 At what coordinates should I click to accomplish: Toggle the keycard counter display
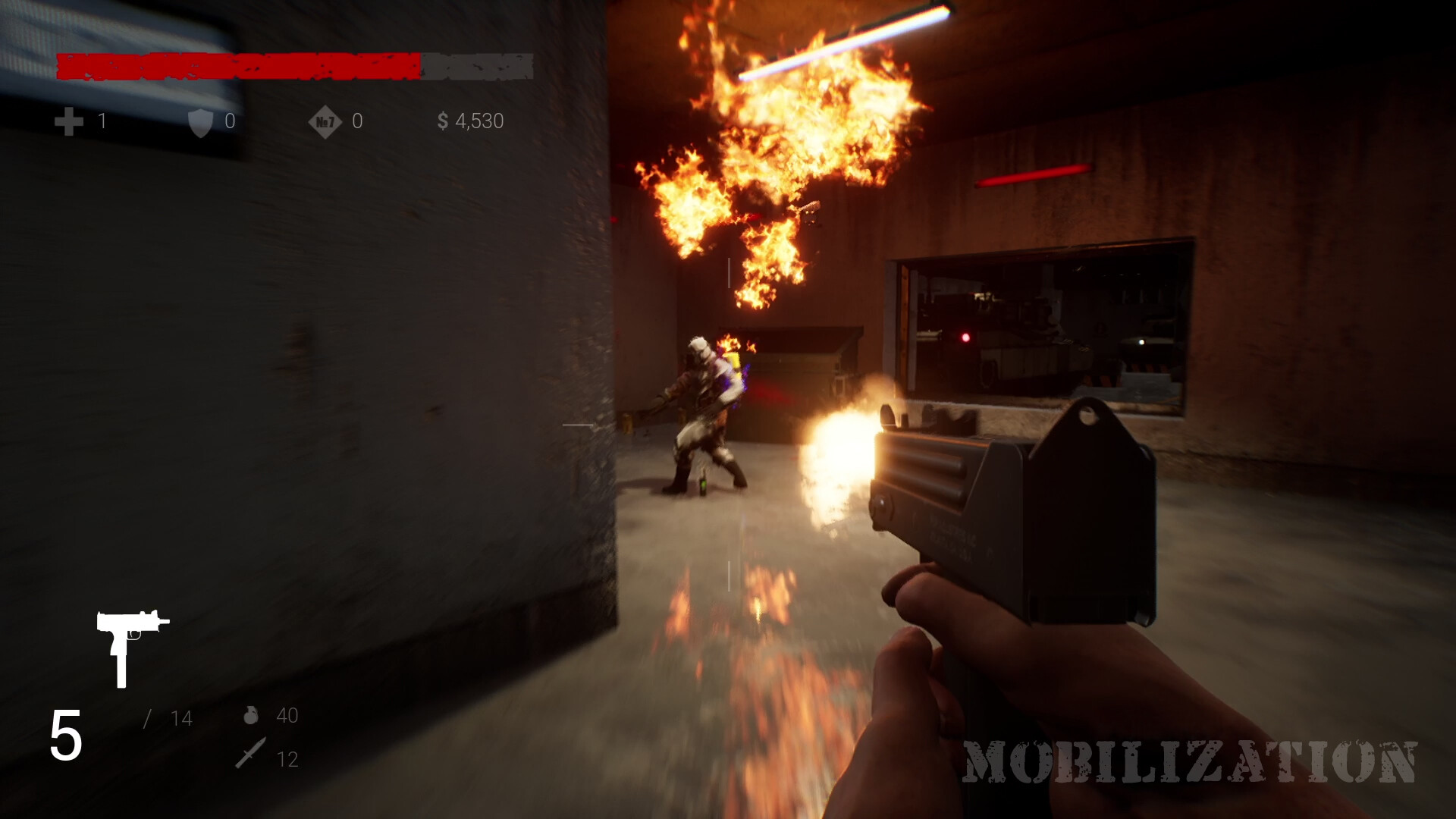pyautogui.click(x=356, y=120)
